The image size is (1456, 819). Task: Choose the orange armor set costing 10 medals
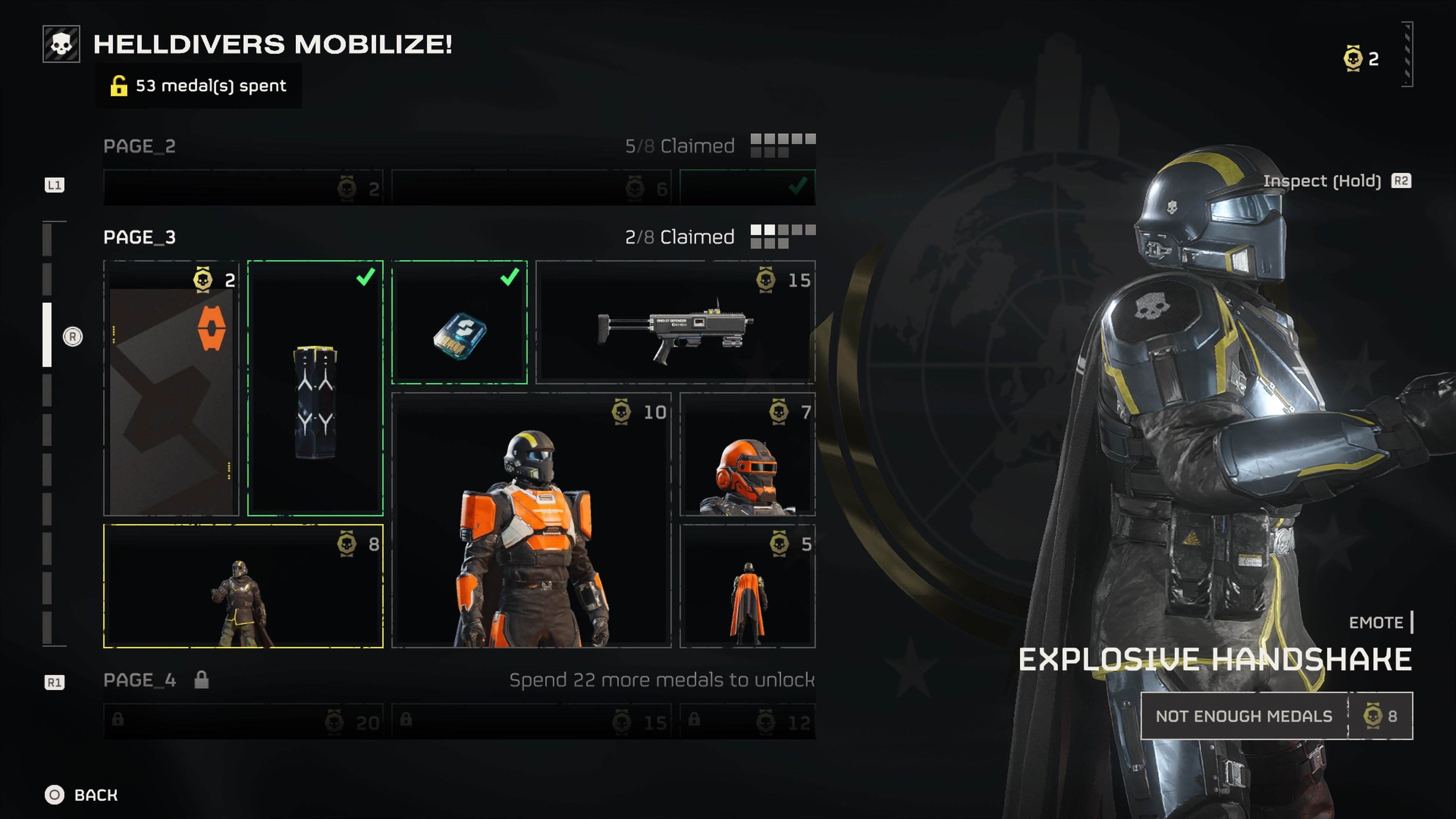pos(531,520)
